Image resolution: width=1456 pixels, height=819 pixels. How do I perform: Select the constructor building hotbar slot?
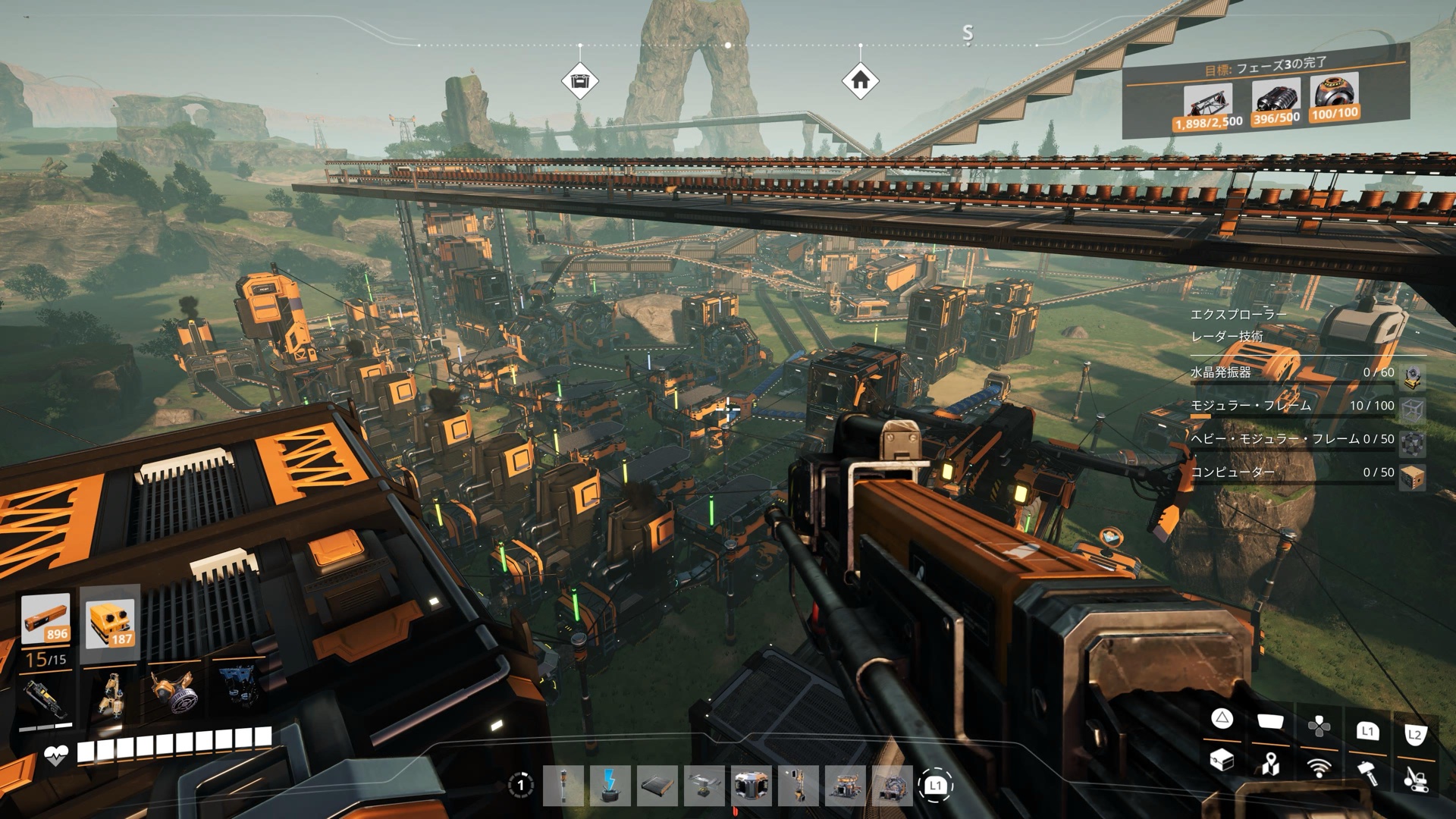pos(846,786)
